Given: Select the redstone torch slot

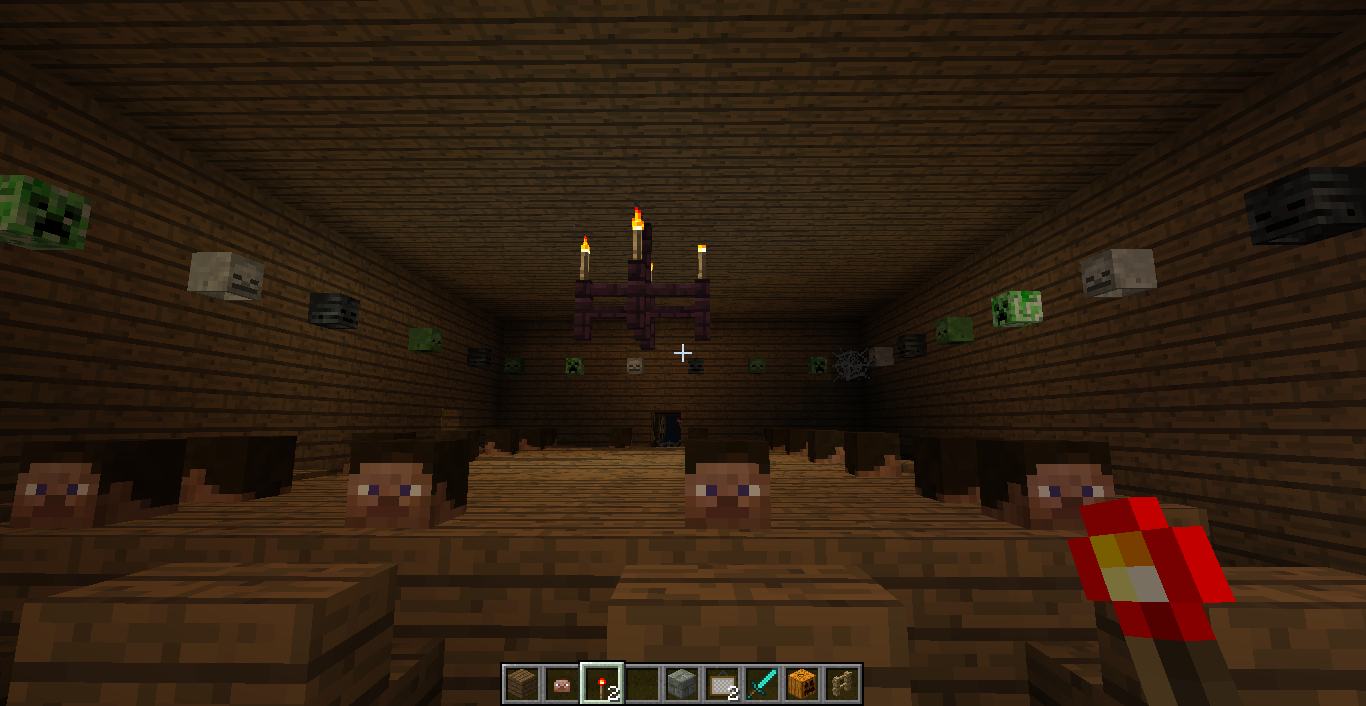Looking at the screenshot, I should click(x=601, y=684).
